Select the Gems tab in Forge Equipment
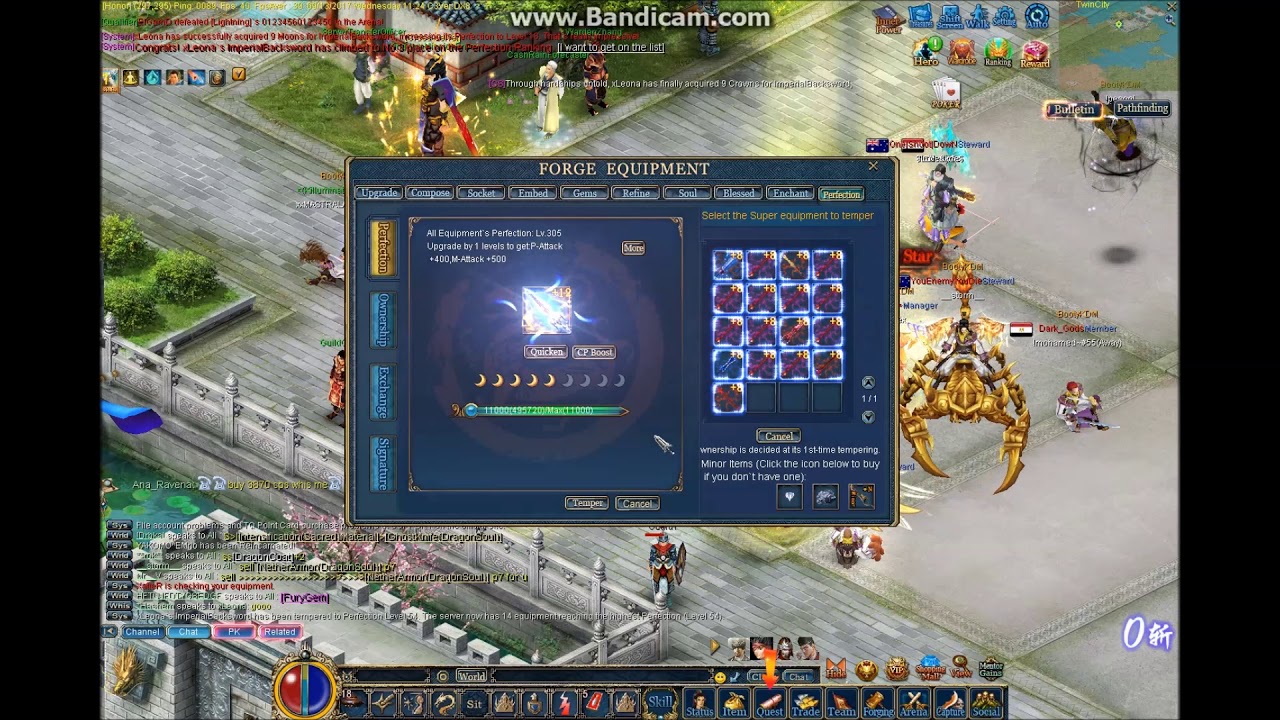Screen dimensions: 1280x720 pyautogui.click(x=585, y=193)
